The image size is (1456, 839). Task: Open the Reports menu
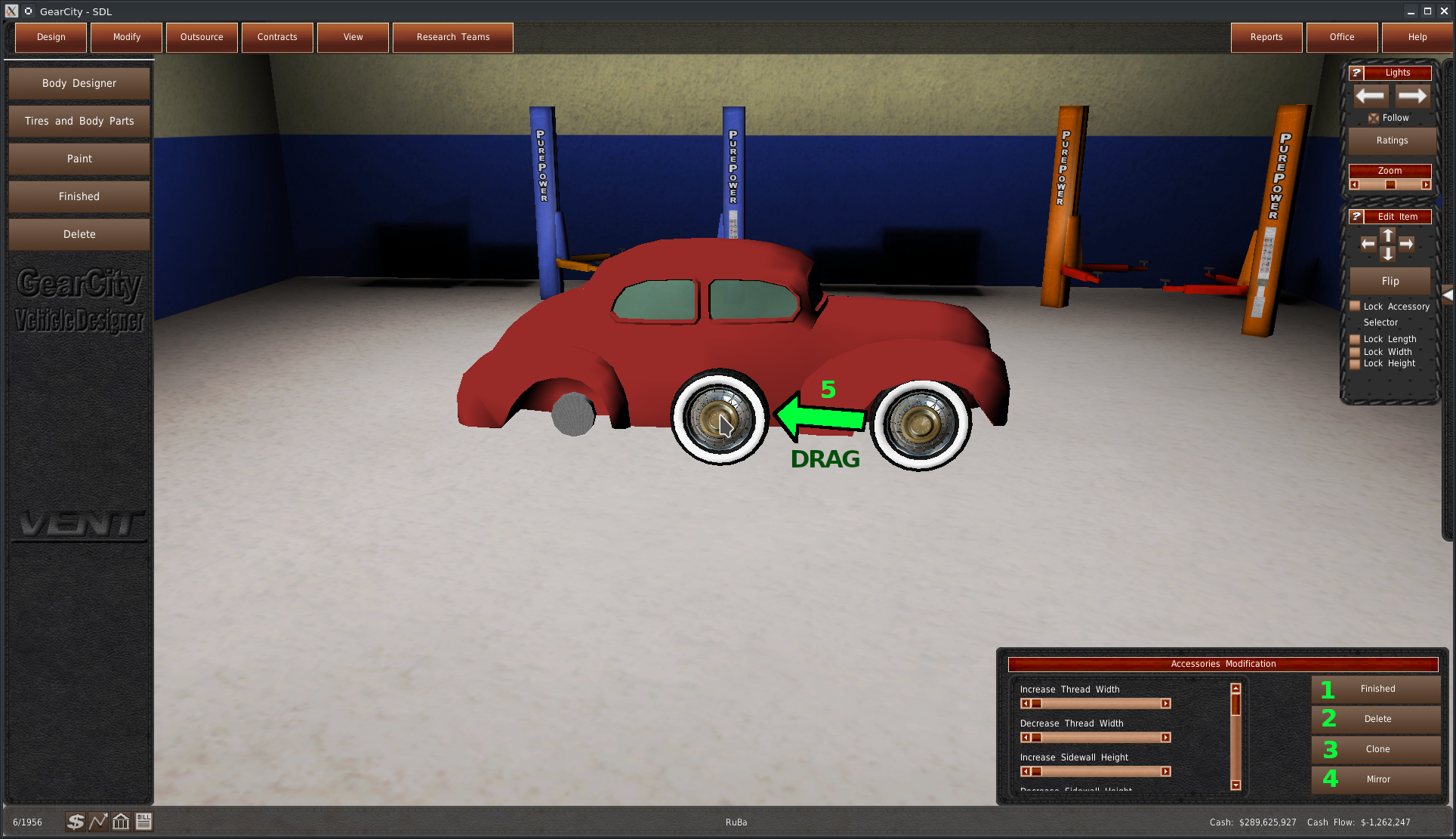tap(1266, 37)
